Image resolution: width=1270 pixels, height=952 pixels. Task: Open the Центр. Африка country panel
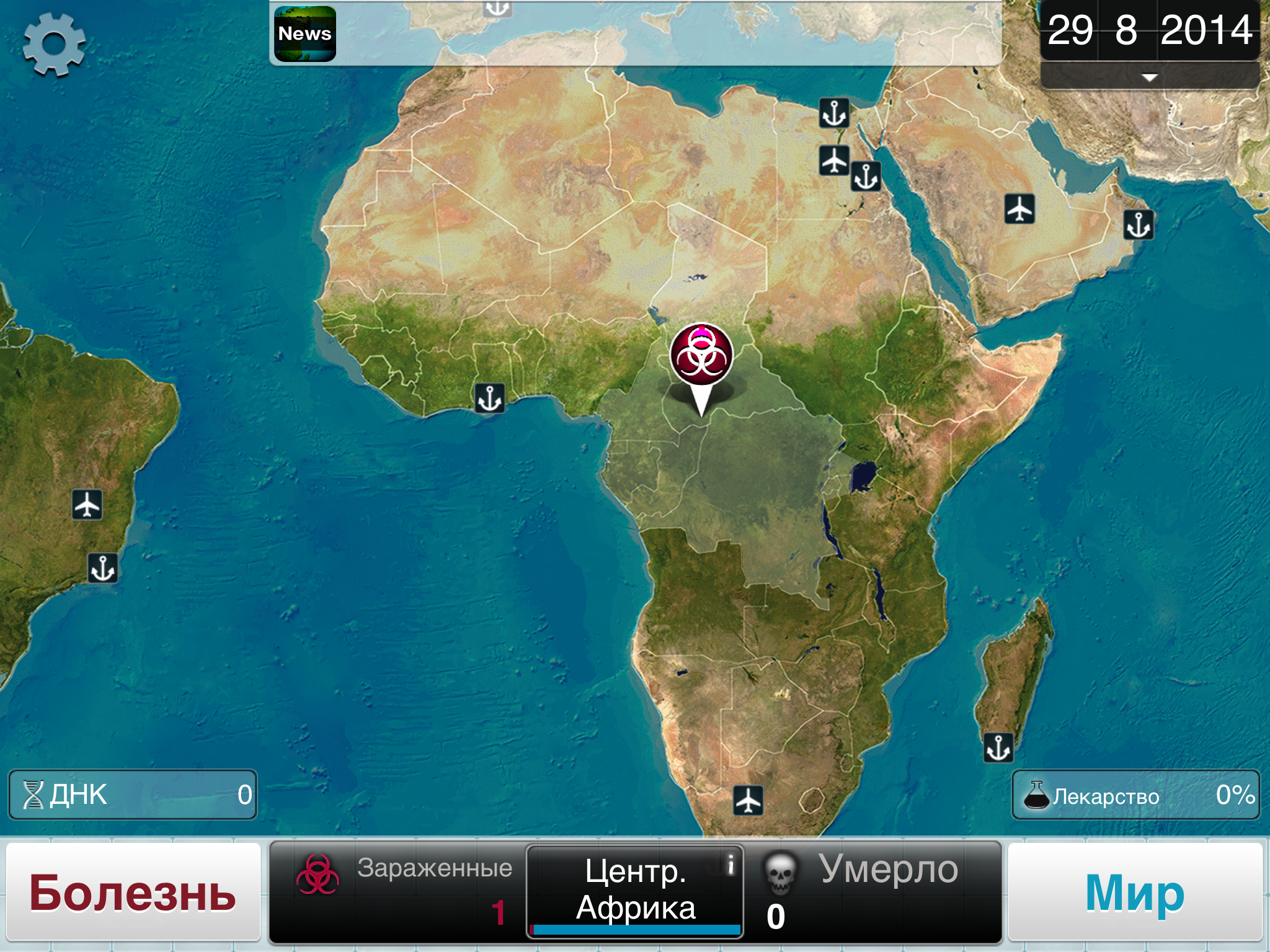pyautogui.click(x=634, y=891)
